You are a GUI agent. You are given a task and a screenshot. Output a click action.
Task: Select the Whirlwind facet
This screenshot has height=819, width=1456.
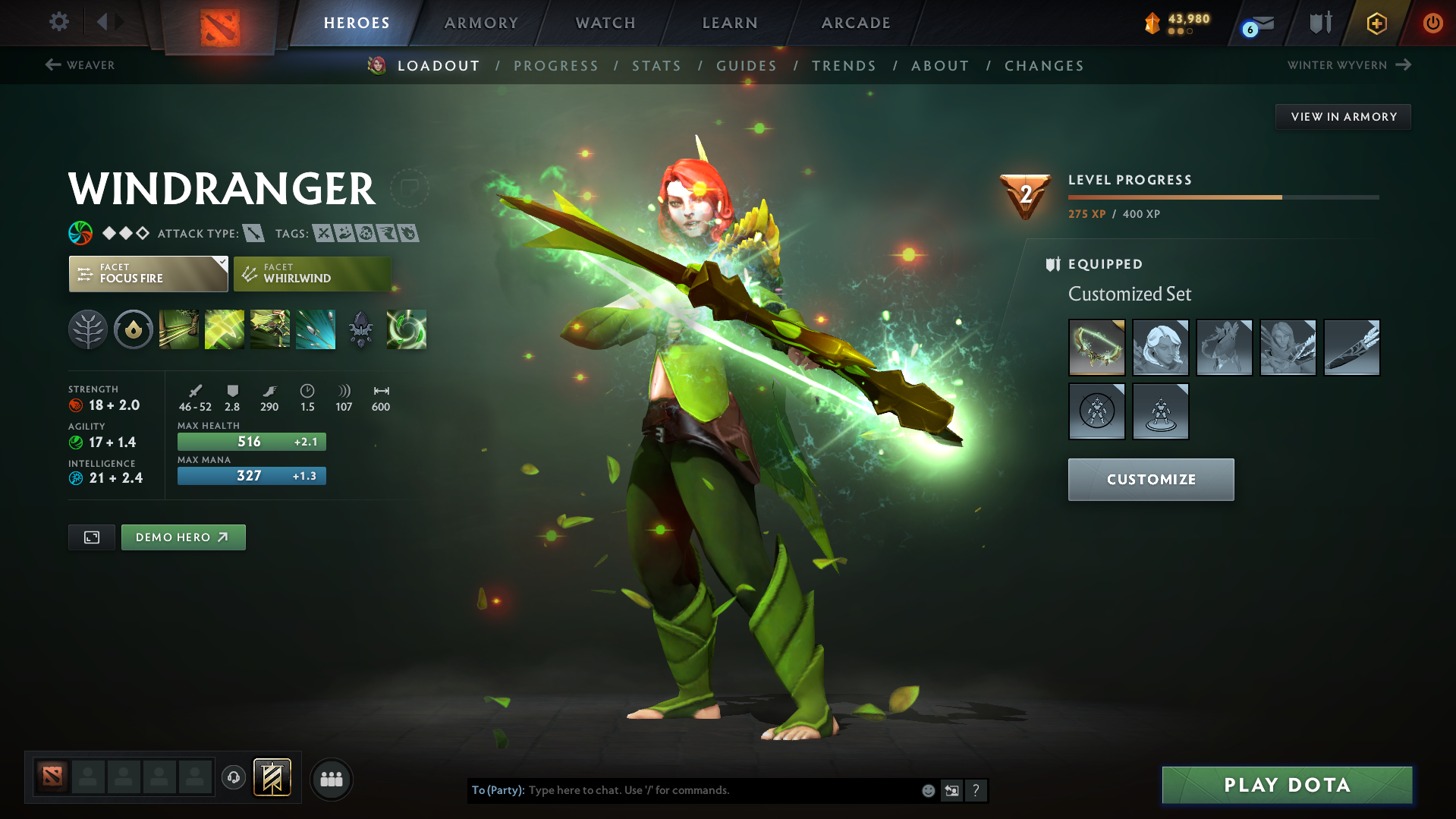tap(311, 274)
